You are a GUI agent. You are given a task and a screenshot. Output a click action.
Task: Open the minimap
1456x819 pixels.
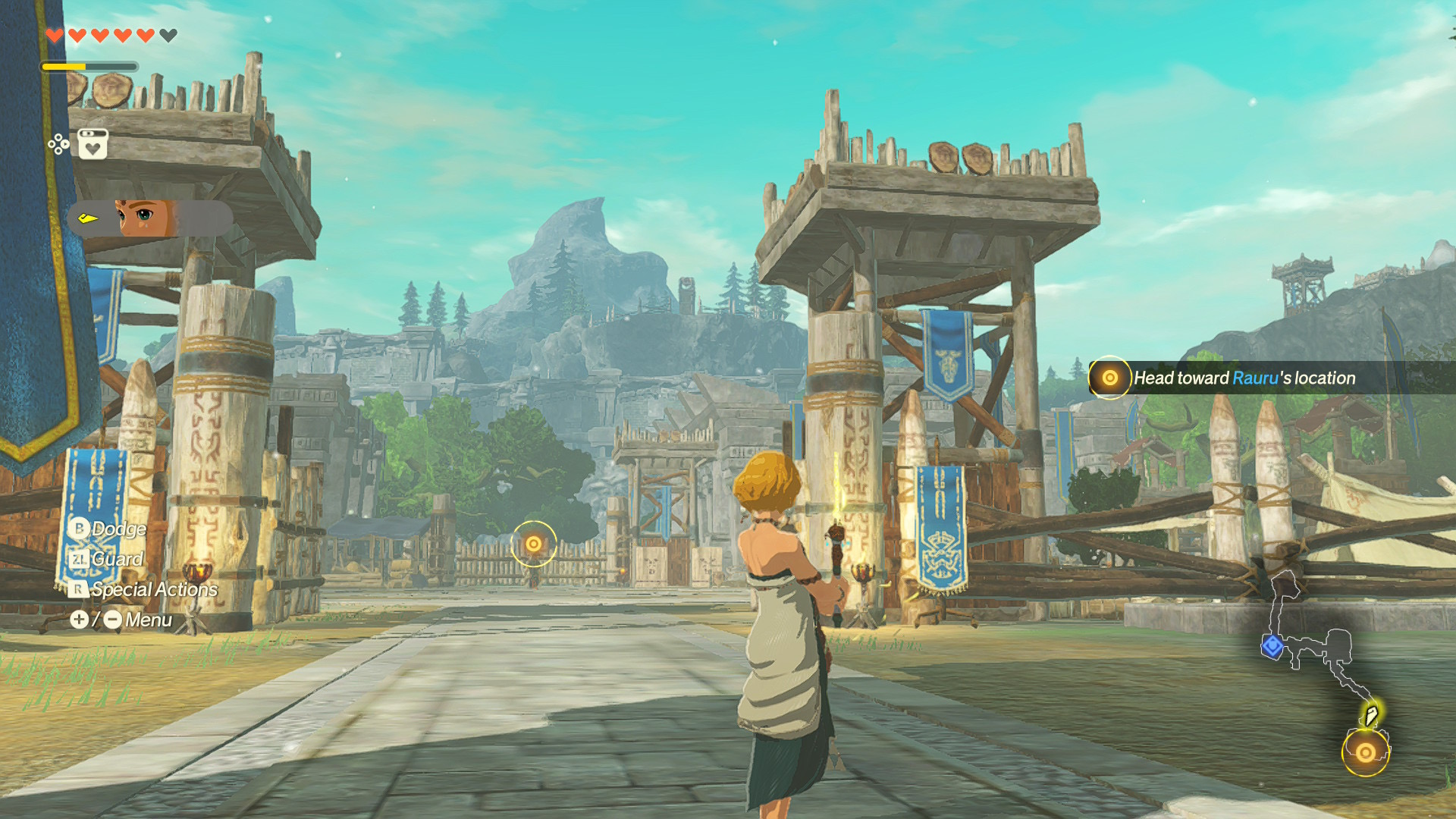(1326, 667)
